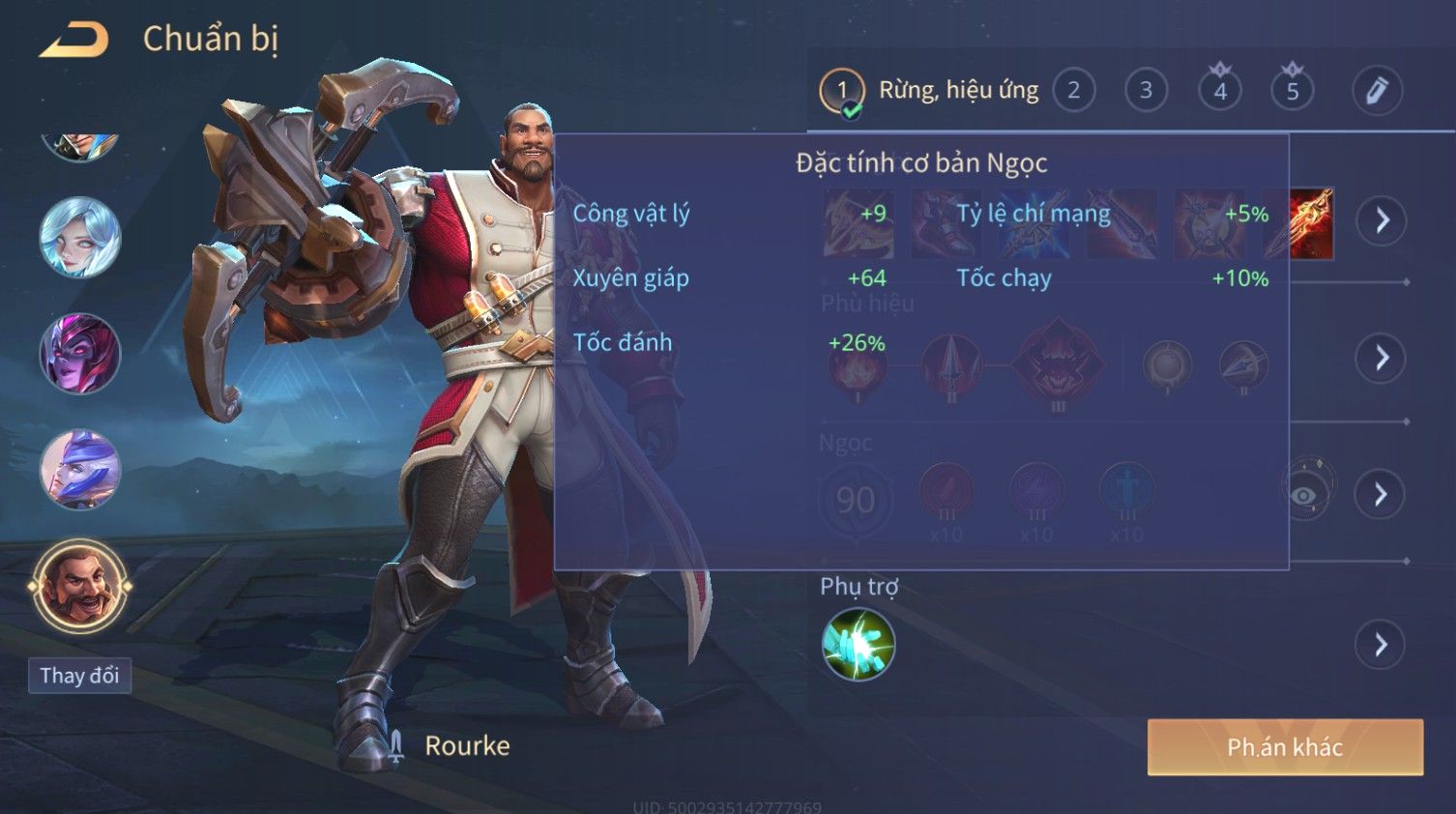Go back with the return arrow
The width and height of the screenshot is (1456, 814).
point(74,41)
